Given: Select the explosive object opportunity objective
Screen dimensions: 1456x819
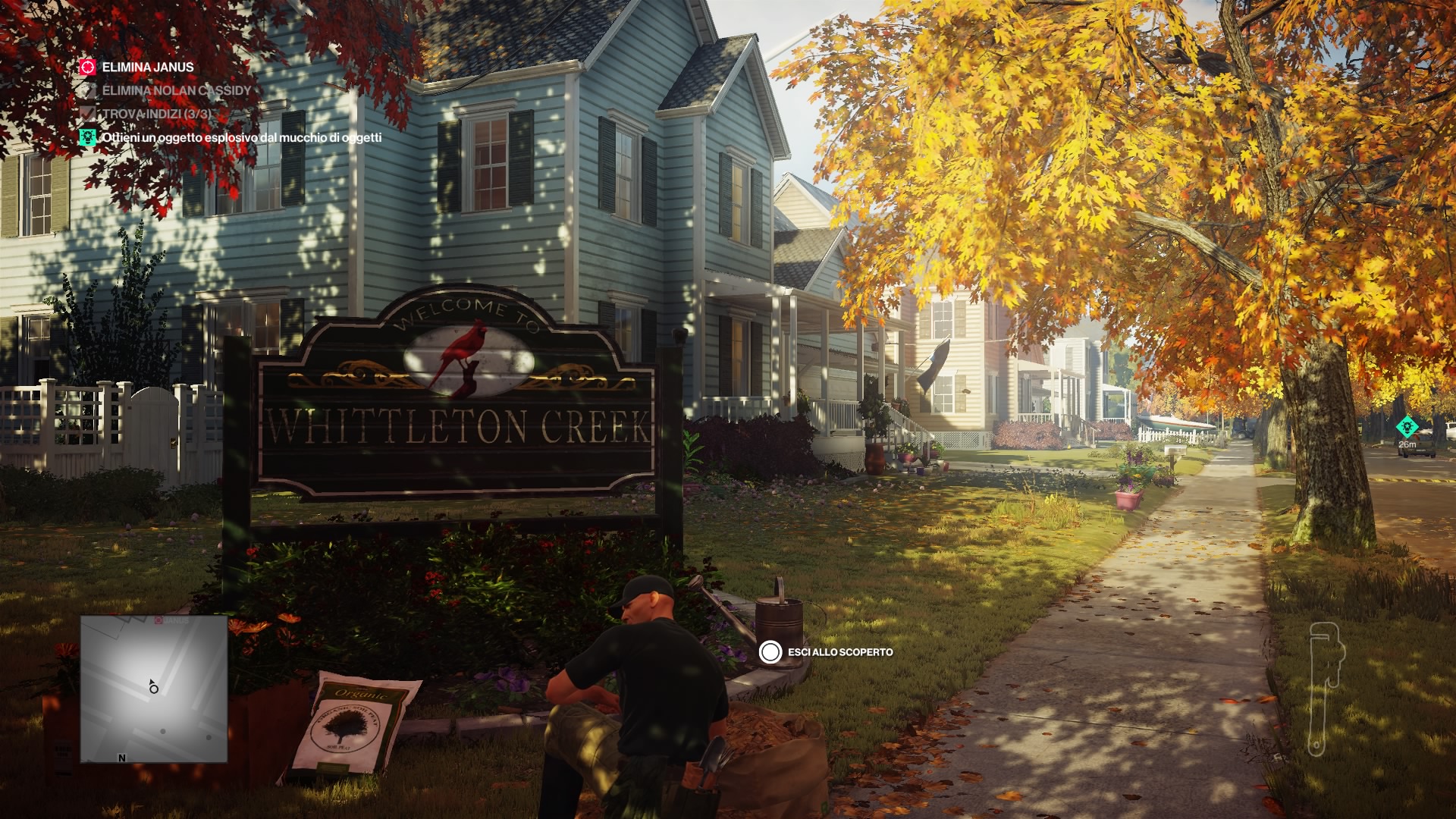Looking at the screenshot, I should [241, 137].
